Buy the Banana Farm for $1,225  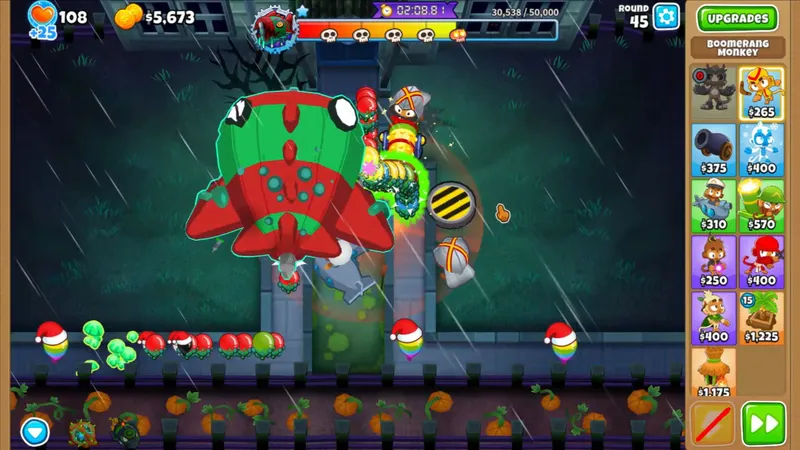point(761,317)
